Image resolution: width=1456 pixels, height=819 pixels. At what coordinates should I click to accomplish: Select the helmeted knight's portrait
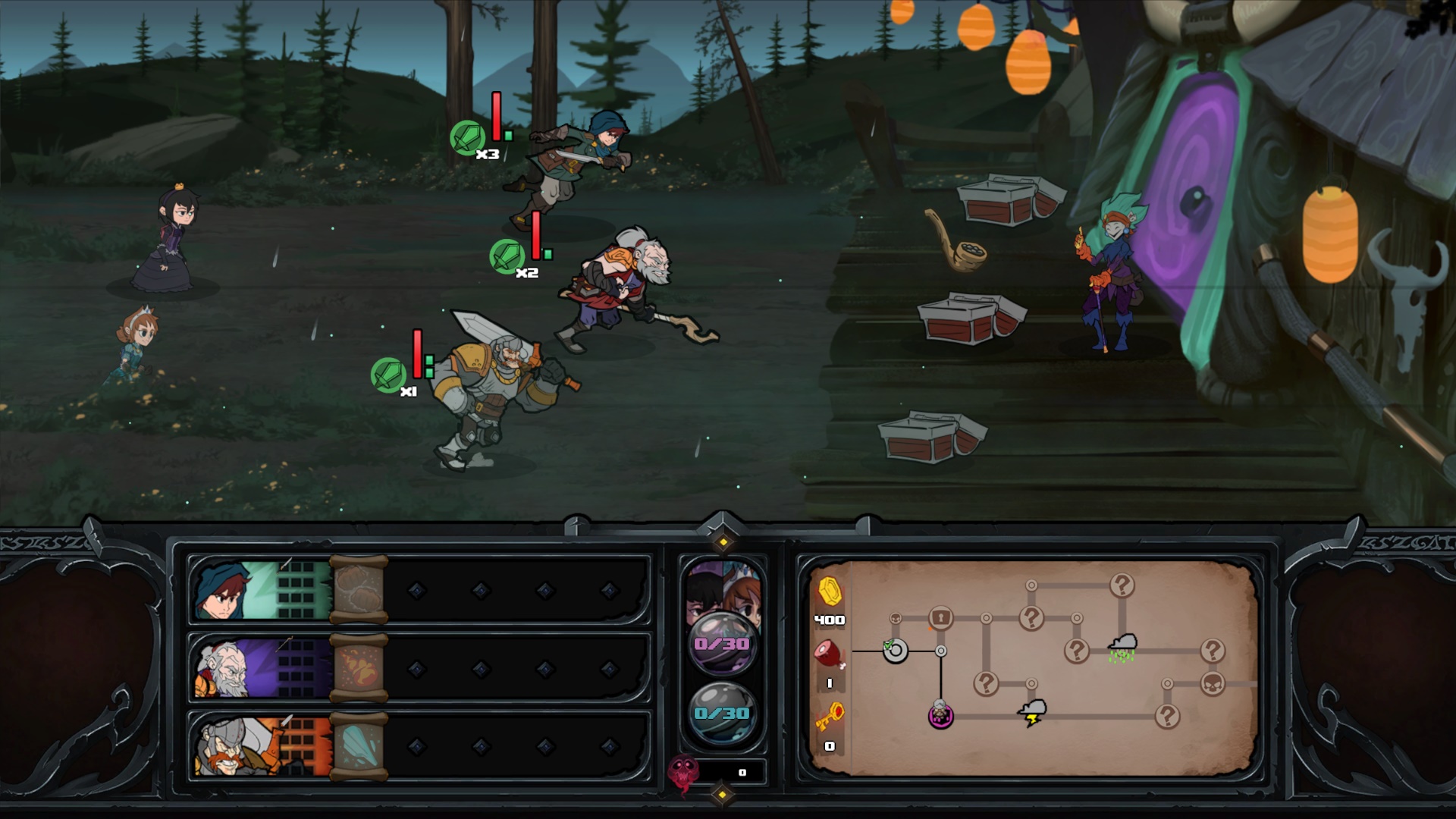tap(227, 747)
